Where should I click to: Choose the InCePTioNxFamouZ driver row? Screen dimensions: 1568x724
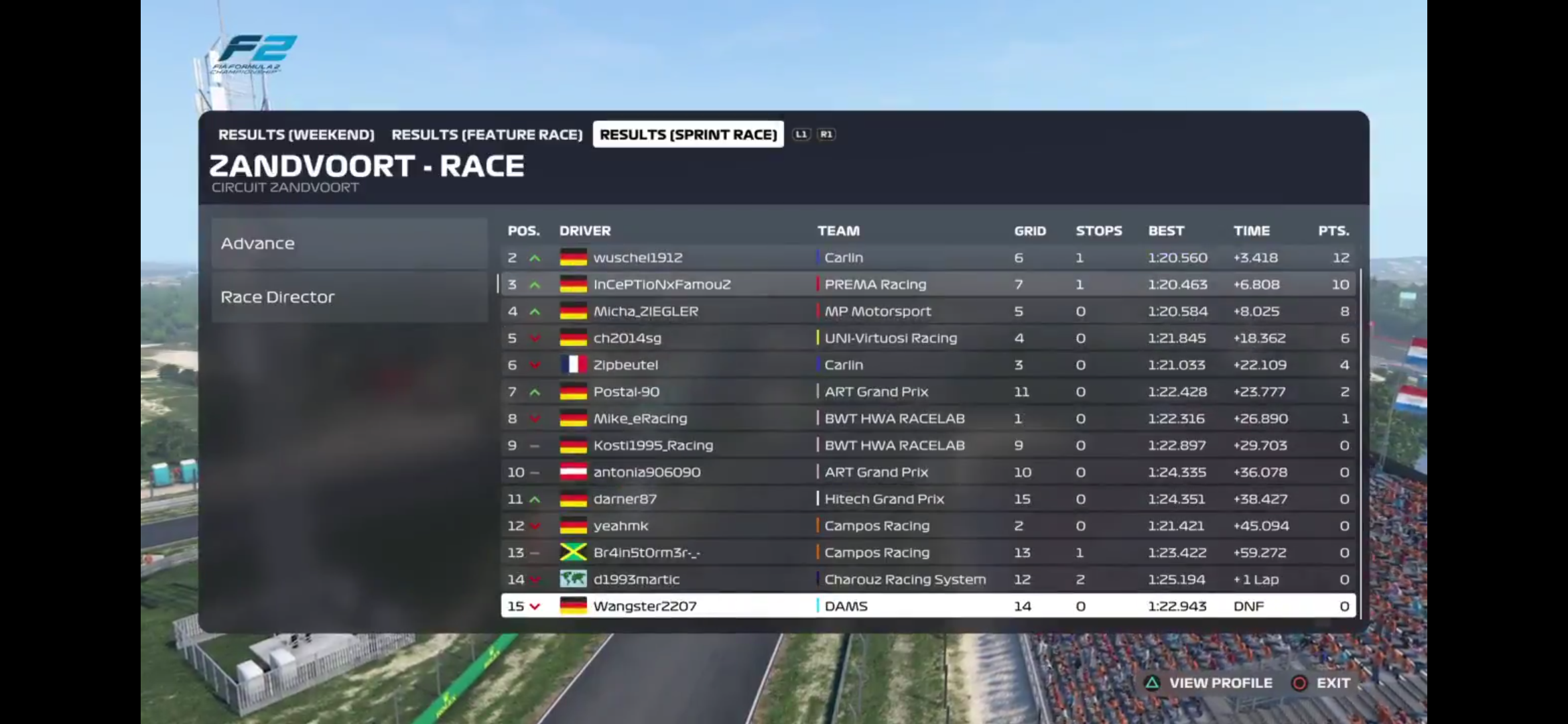928,285
